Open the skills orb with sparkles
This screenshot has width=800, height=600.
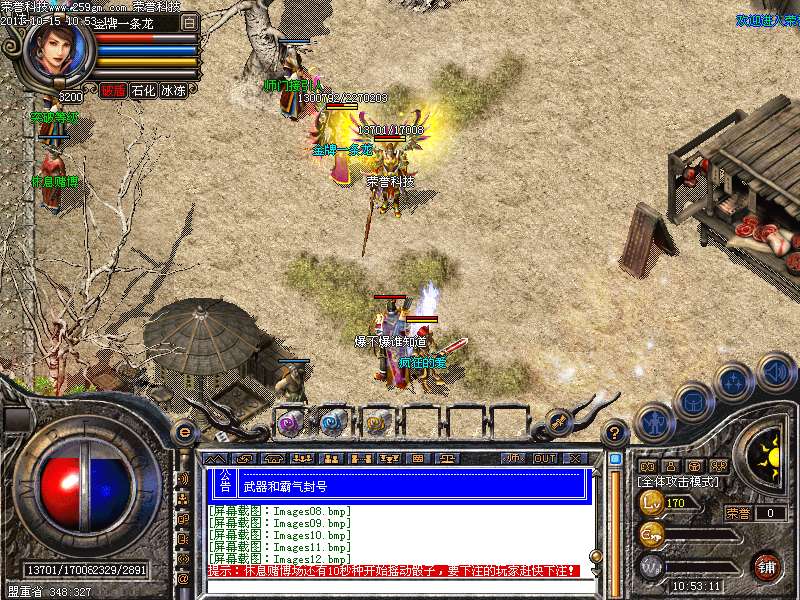click(x=734, y=382)
